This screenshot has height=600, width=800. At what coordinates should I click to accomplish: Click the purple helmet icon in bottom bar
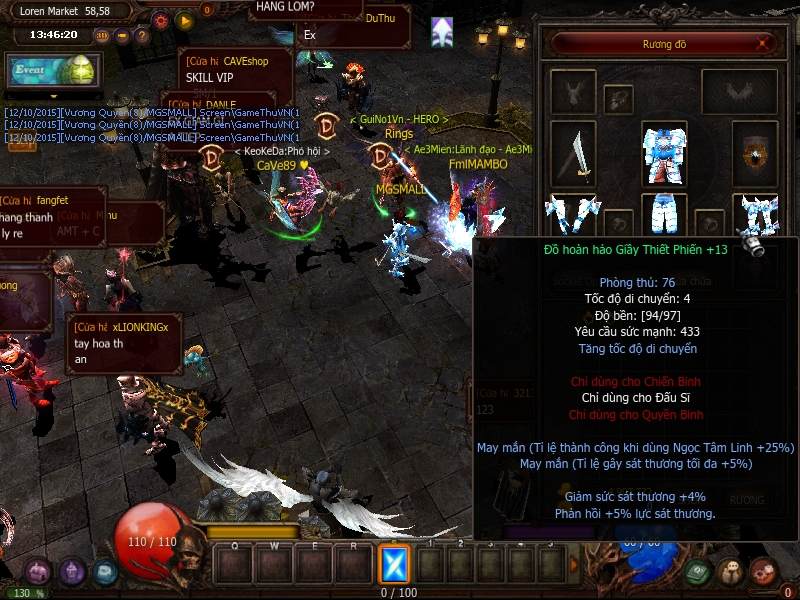pos(72,572)
